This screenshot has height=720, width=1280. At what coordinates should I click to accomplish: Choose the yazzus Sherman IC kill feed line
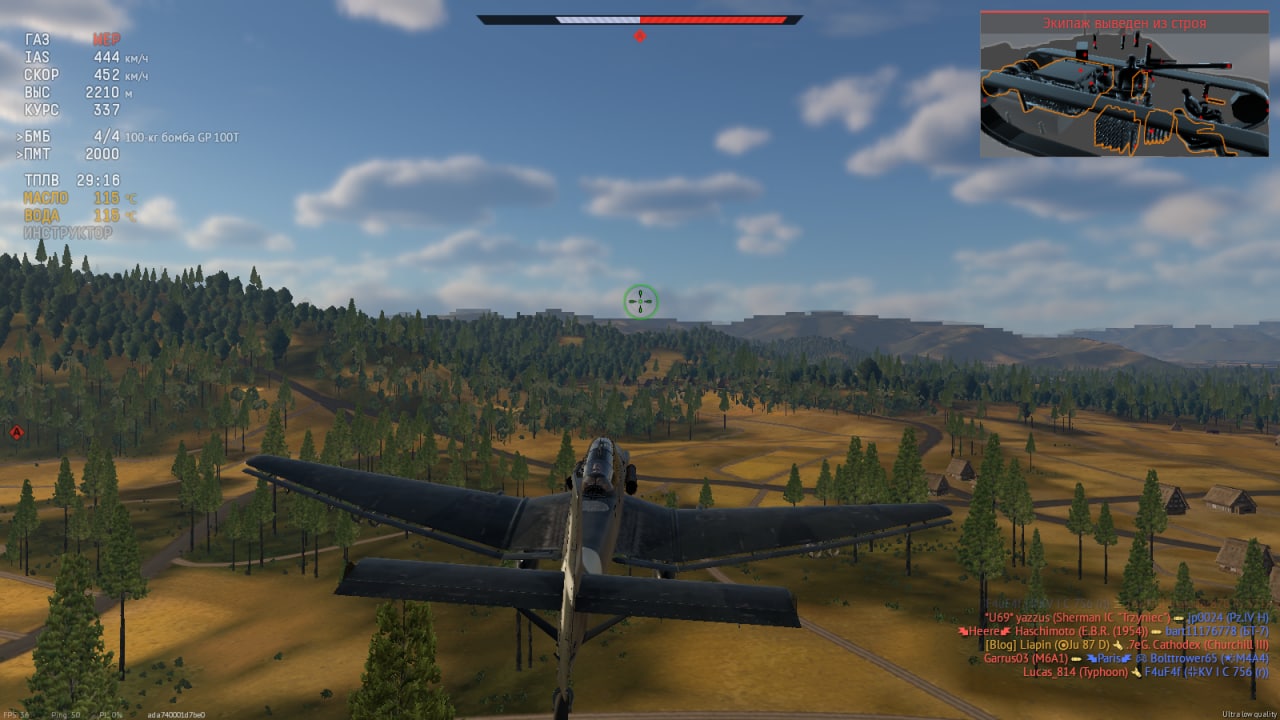tap(1126, 618)
